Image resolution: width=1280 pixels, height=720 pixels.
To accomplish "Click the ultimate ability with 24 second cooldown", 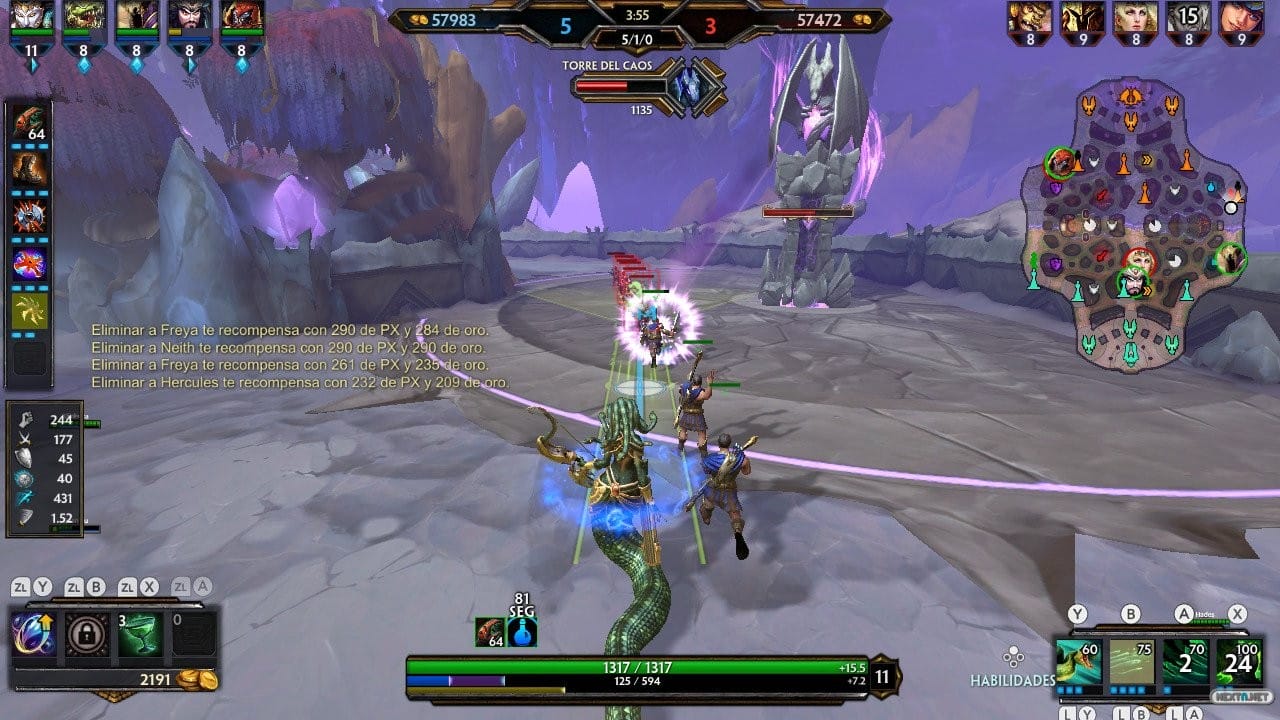I will click(1240, 662).
